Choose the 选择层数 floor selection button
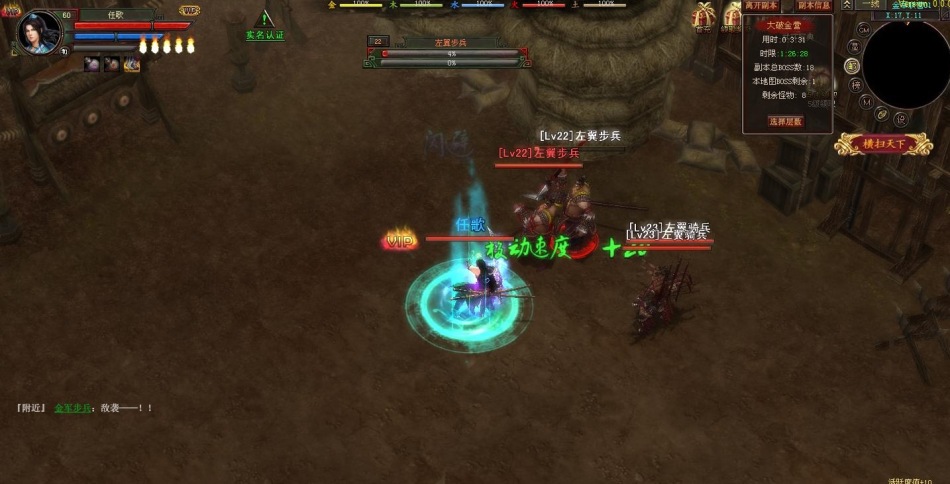950x484 pixels. (785, 121)
